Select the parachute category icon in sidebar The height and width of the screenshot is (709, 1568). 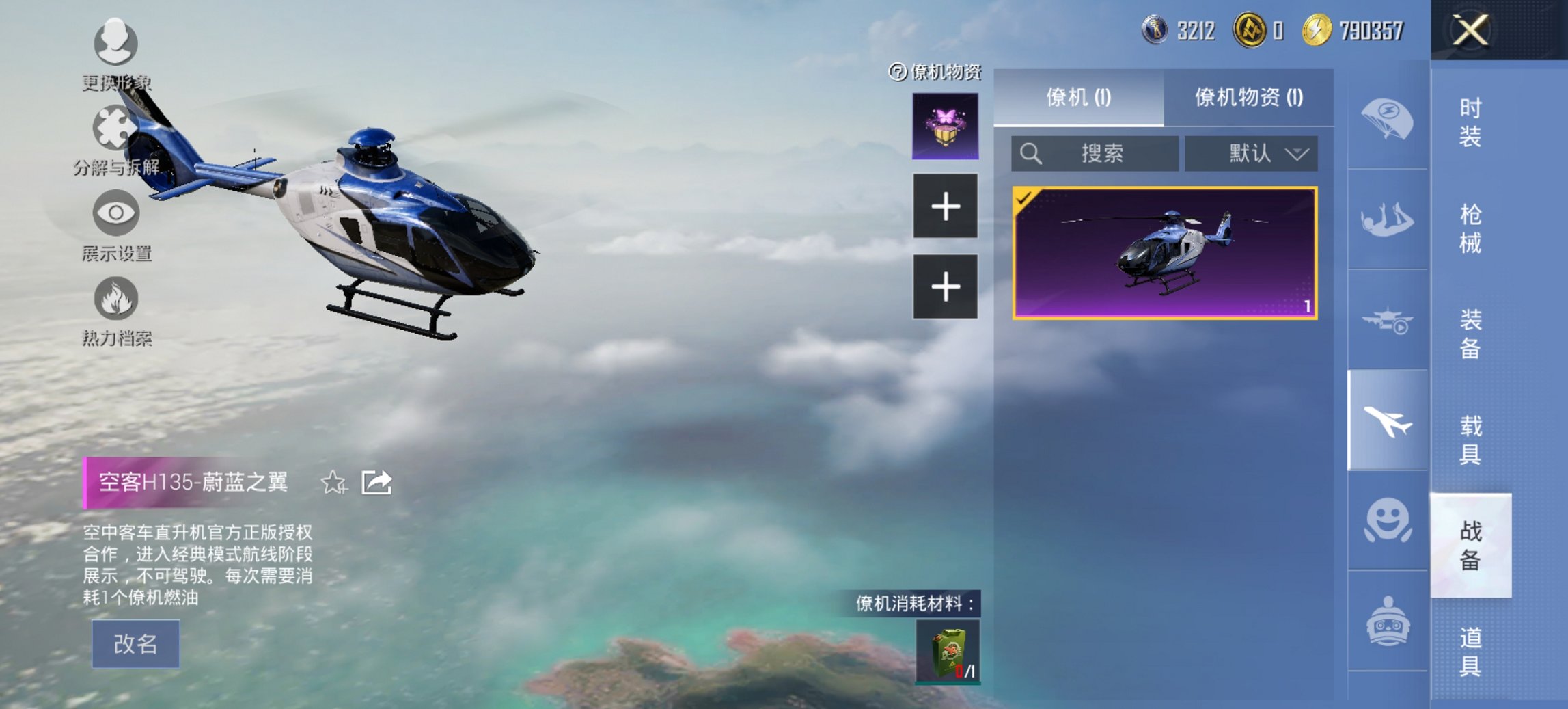pos(1387,121)
